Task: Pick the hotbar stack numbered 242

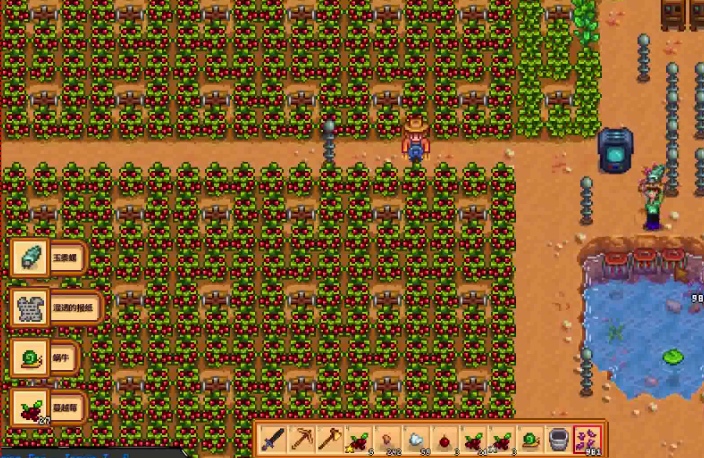Action: 387,439
